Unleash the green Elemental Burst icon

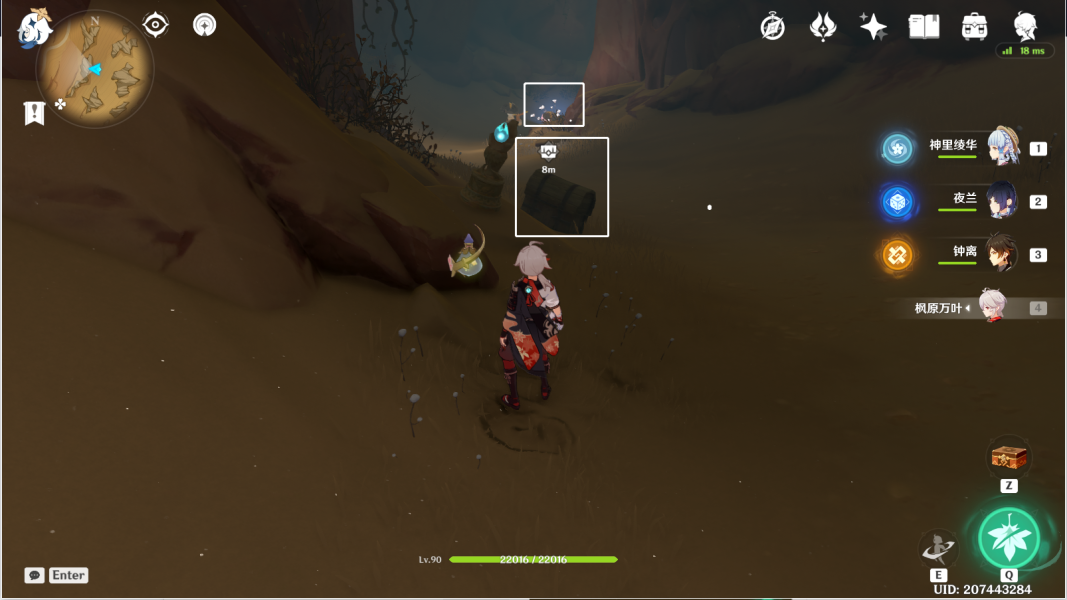(x=1008, y=539)
